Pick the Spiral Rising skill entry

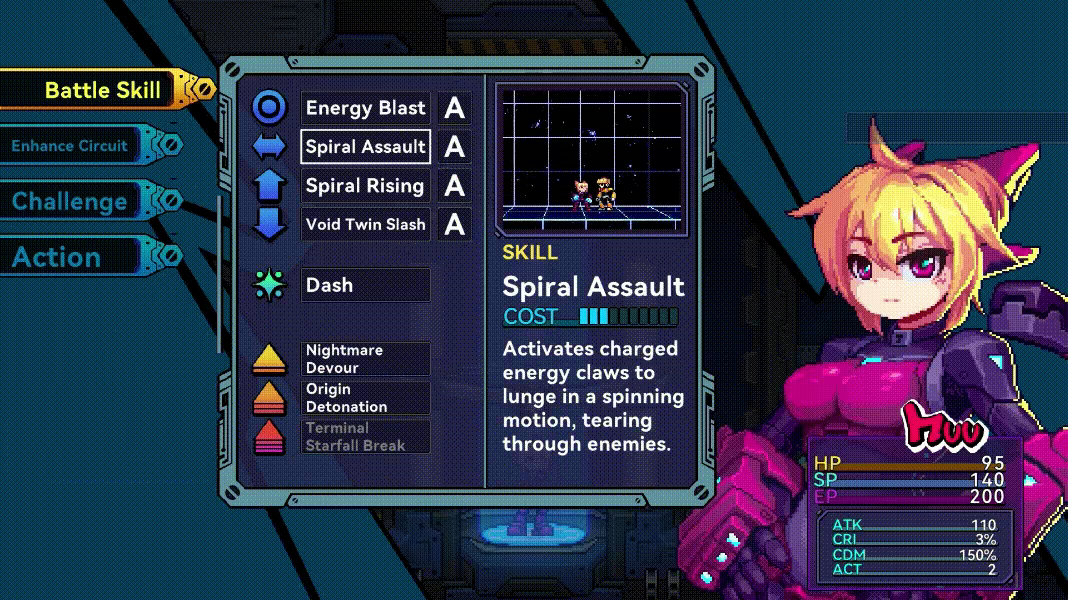coord(366,186)
